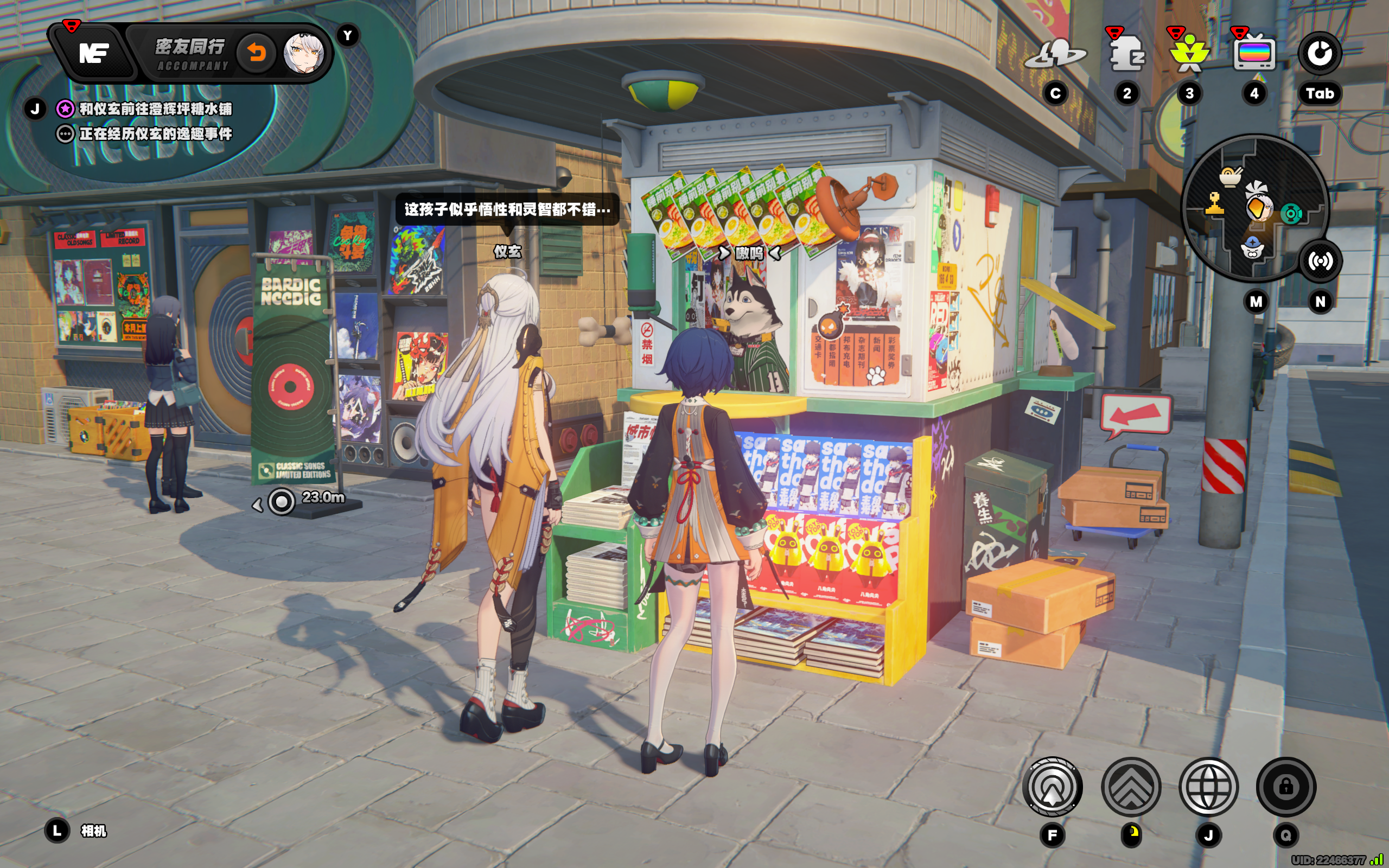
Task: Select the 嗷呜 dog NPC name prompt
Action: (x=749, y=253)
